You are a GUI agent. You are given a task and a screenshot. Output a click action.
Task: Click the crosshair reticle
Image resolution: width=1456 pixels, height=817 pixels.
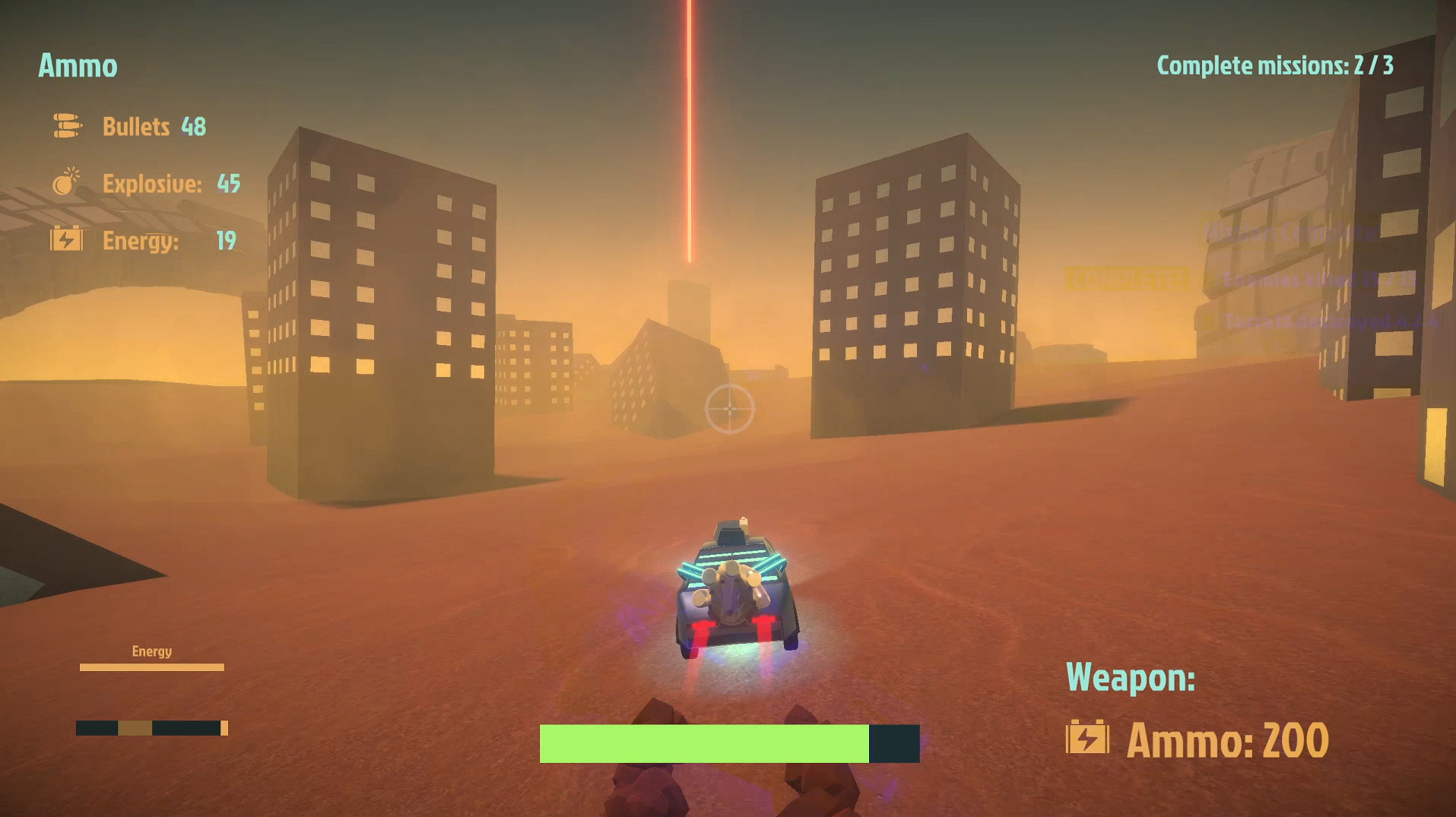tap(731, 410)
